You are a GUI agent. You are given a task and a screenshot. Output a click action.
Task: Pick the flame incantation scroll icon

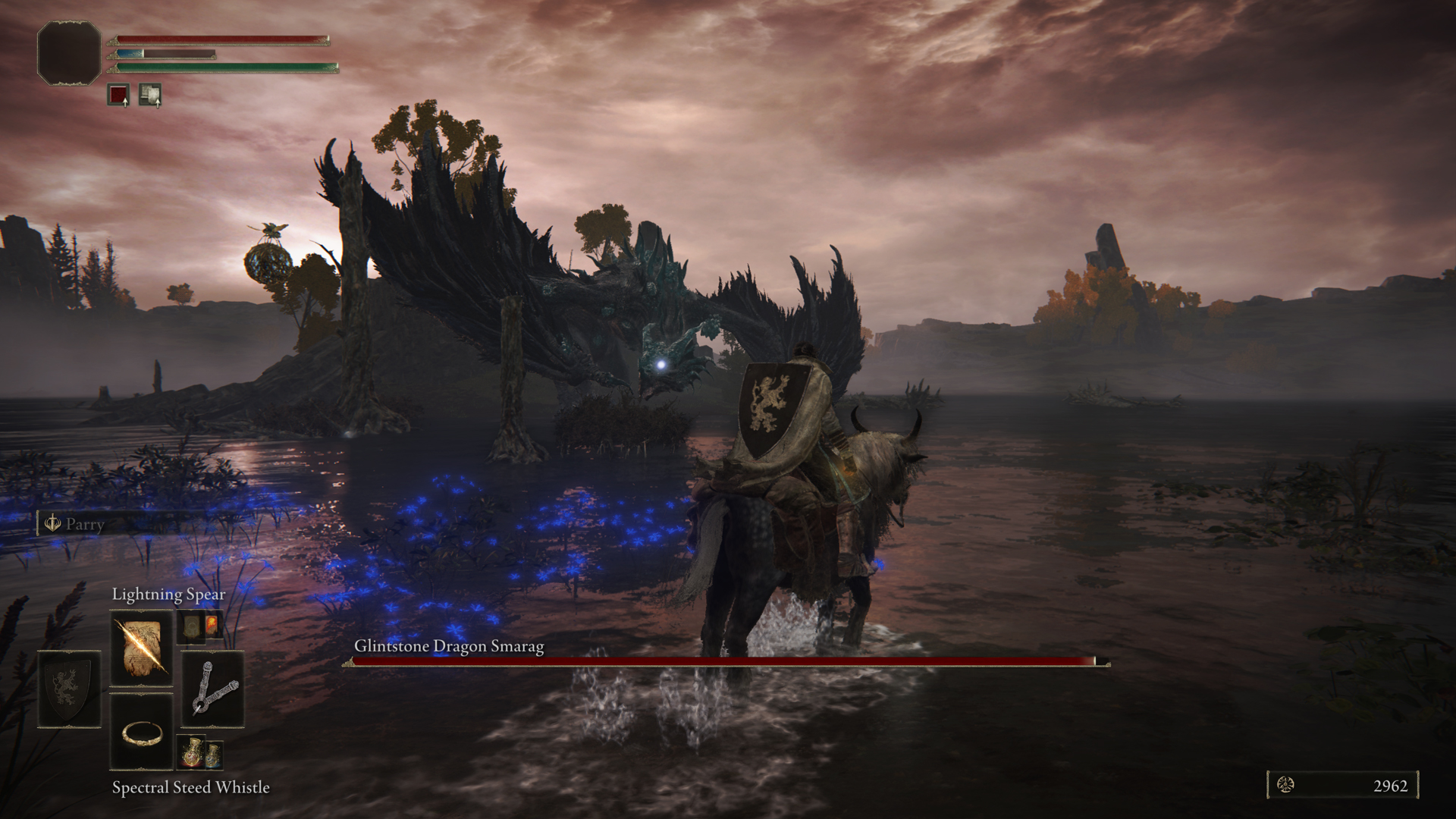pyautogui.click(x=212, y=626)
